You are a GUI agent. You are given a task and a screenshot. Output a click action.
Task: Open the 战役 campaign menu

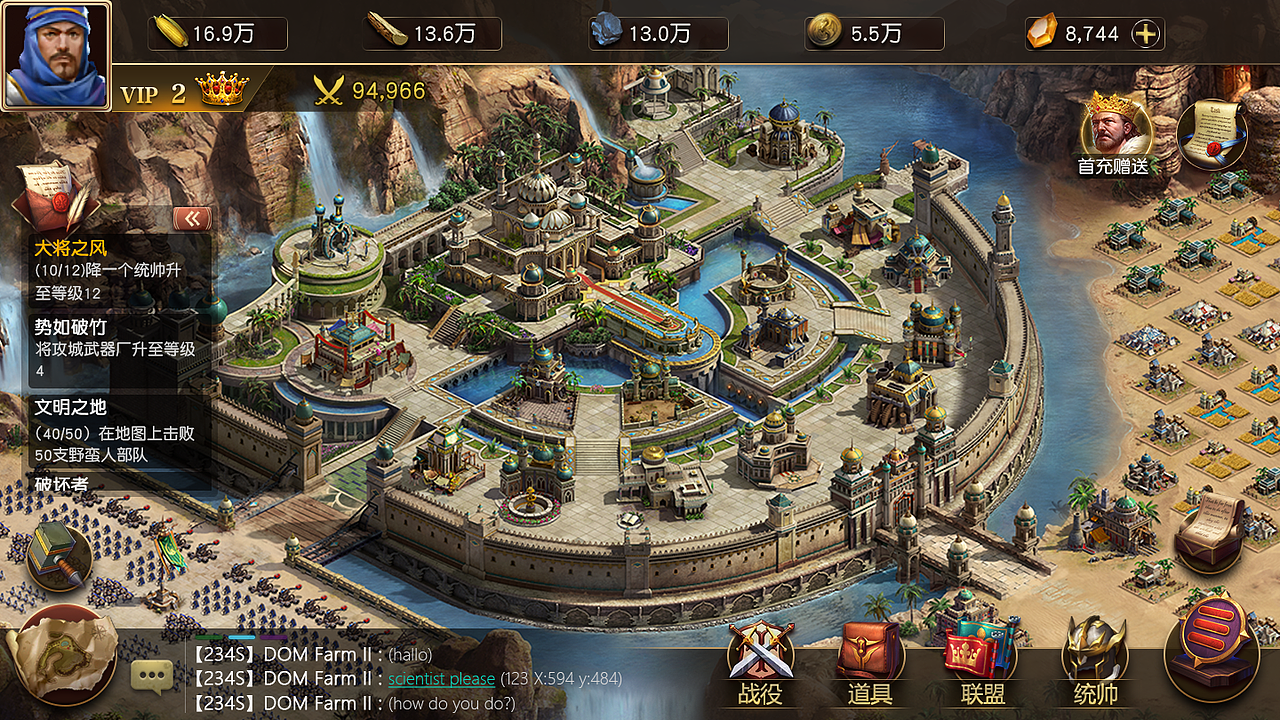coord(761,661)
